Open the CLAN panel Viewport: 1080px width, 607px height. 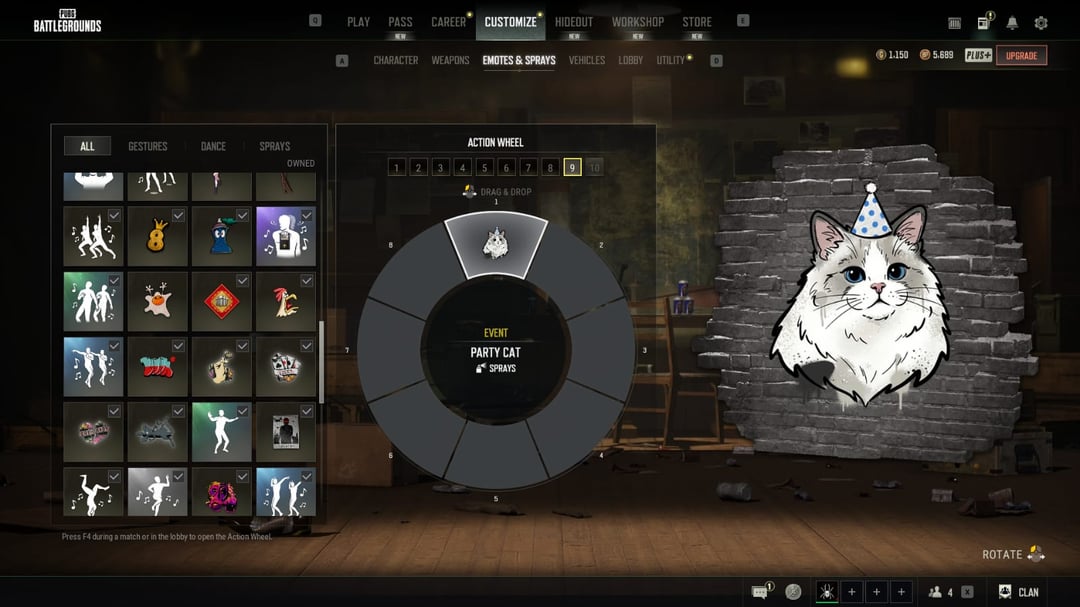pos(1019,592)
